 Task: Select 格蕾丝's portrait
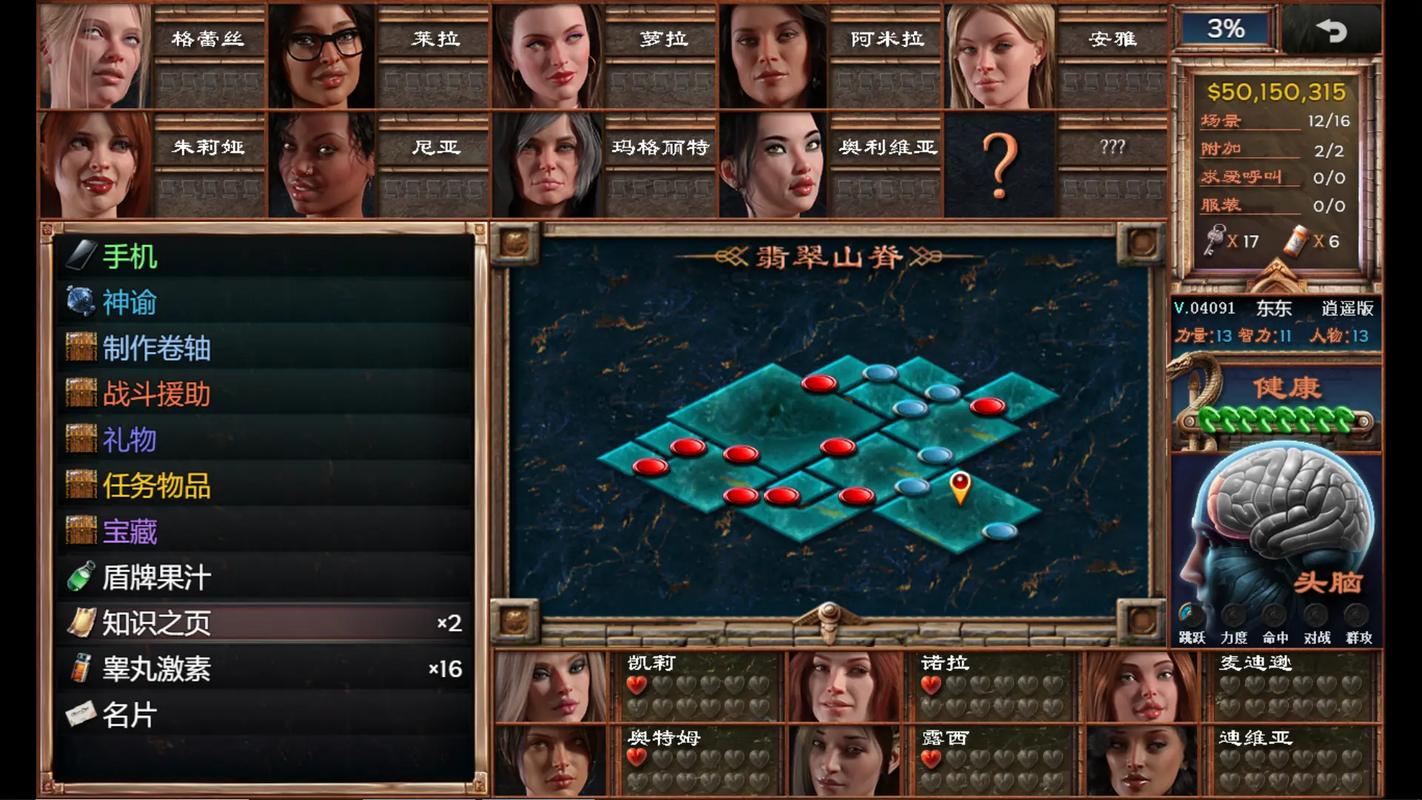pyautogui.click(x=95, y=56)
